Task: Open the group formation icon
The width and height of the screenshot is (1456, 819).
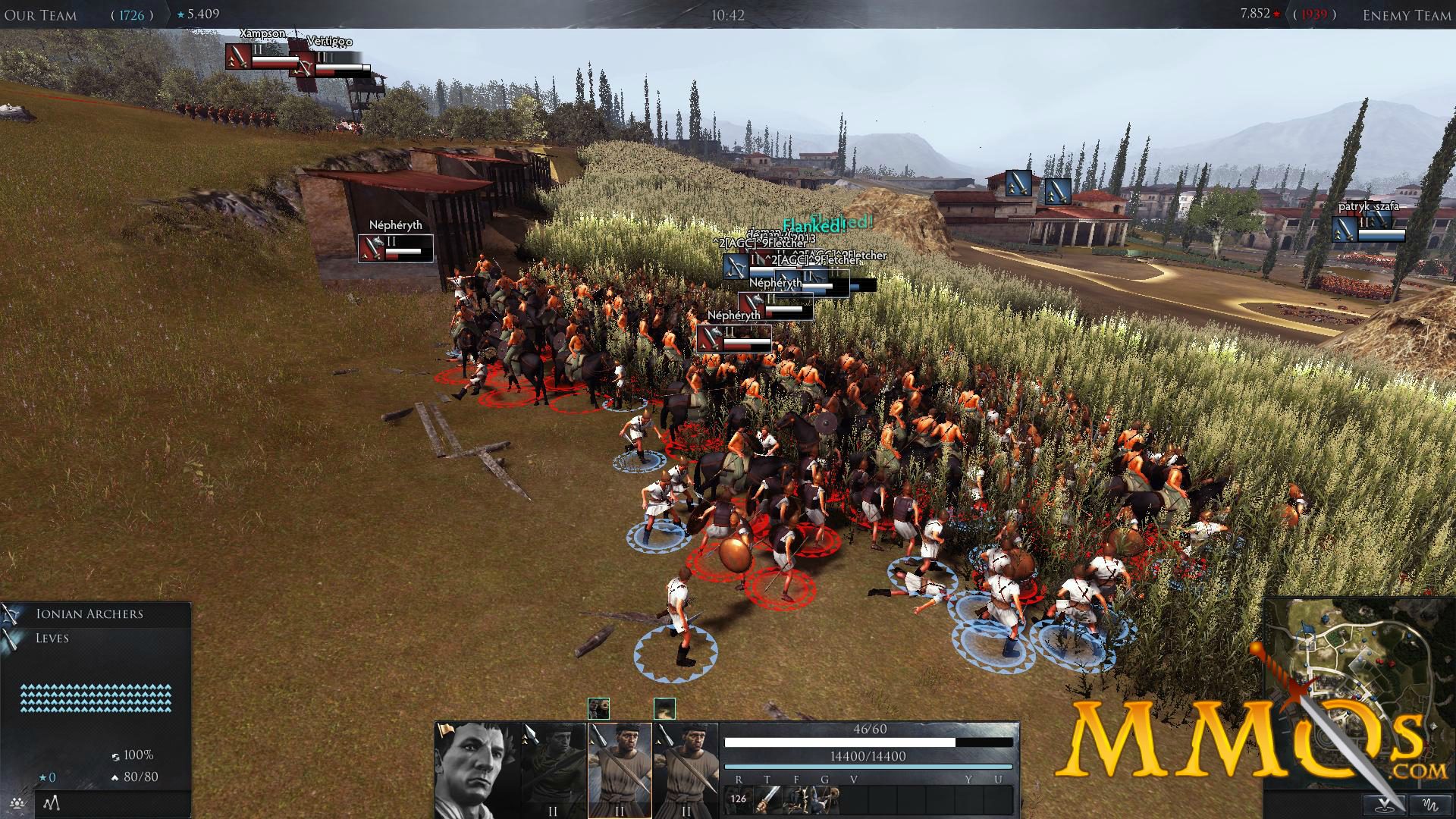Action: pos(17,803)
